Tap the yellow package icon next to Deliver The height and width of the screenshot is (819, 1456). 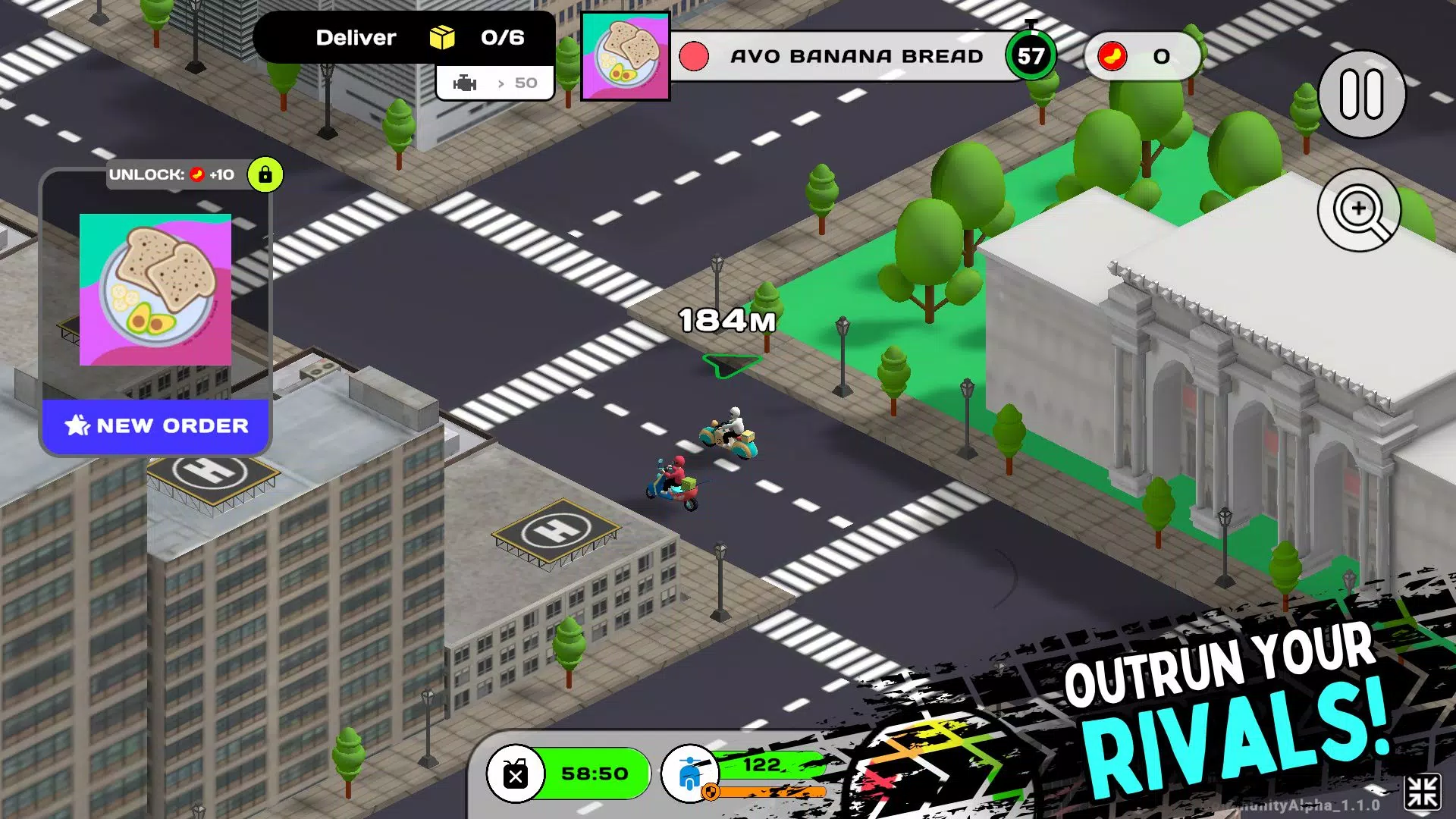click(x=442, y=36)
